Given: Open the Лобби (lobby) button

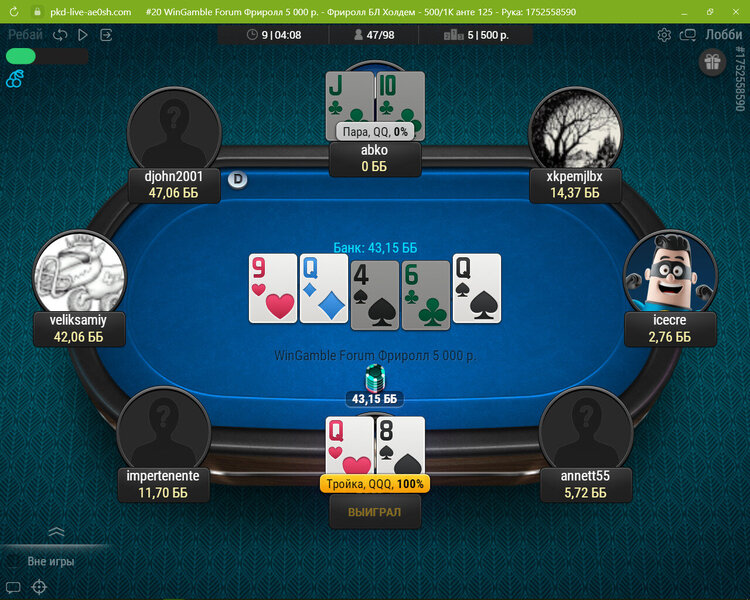Looking at the screenshot, I should click(x=723, y=34).
